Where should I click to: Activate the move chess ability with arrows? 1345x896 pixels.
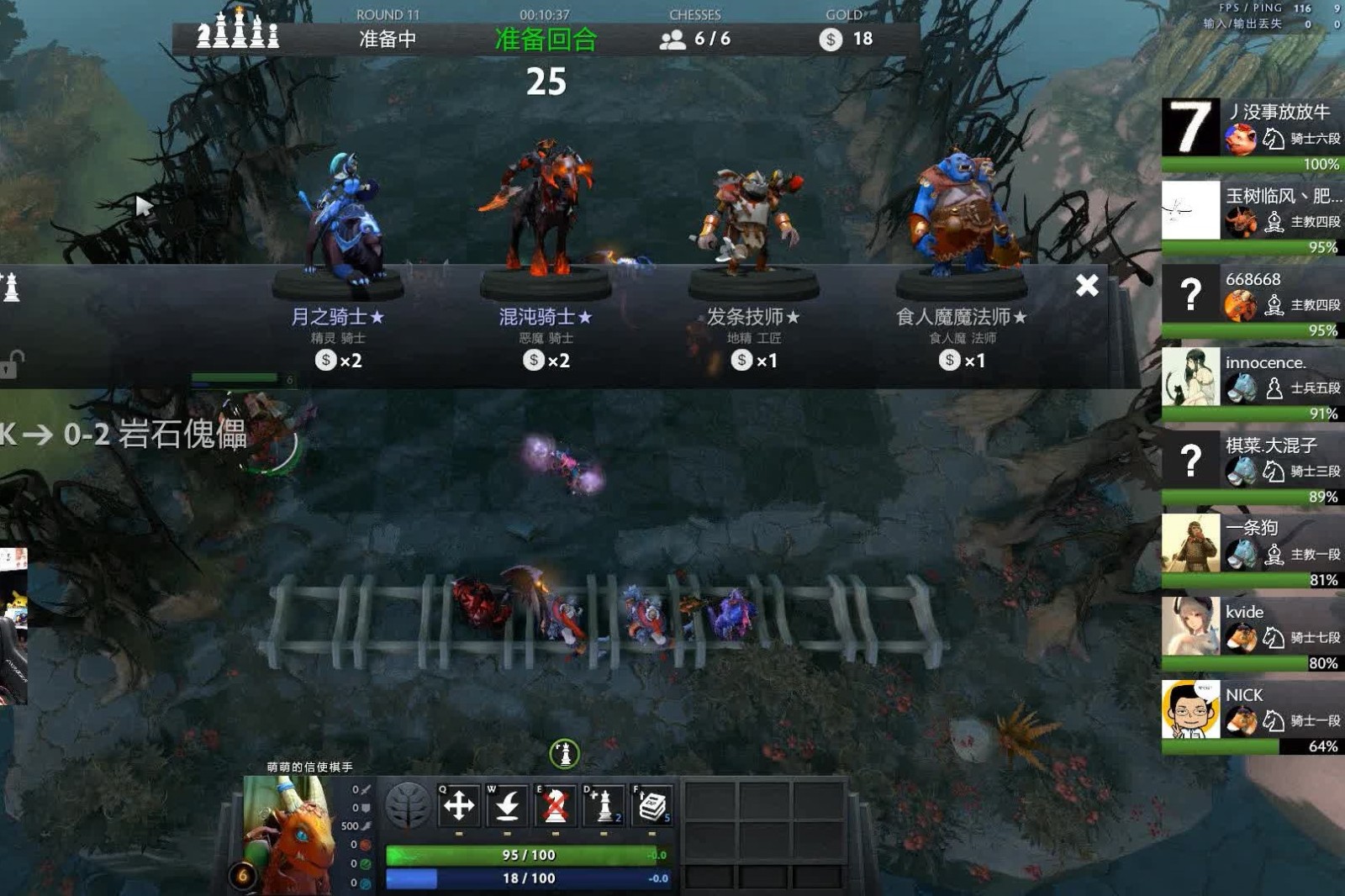click(x=459, y=806)
